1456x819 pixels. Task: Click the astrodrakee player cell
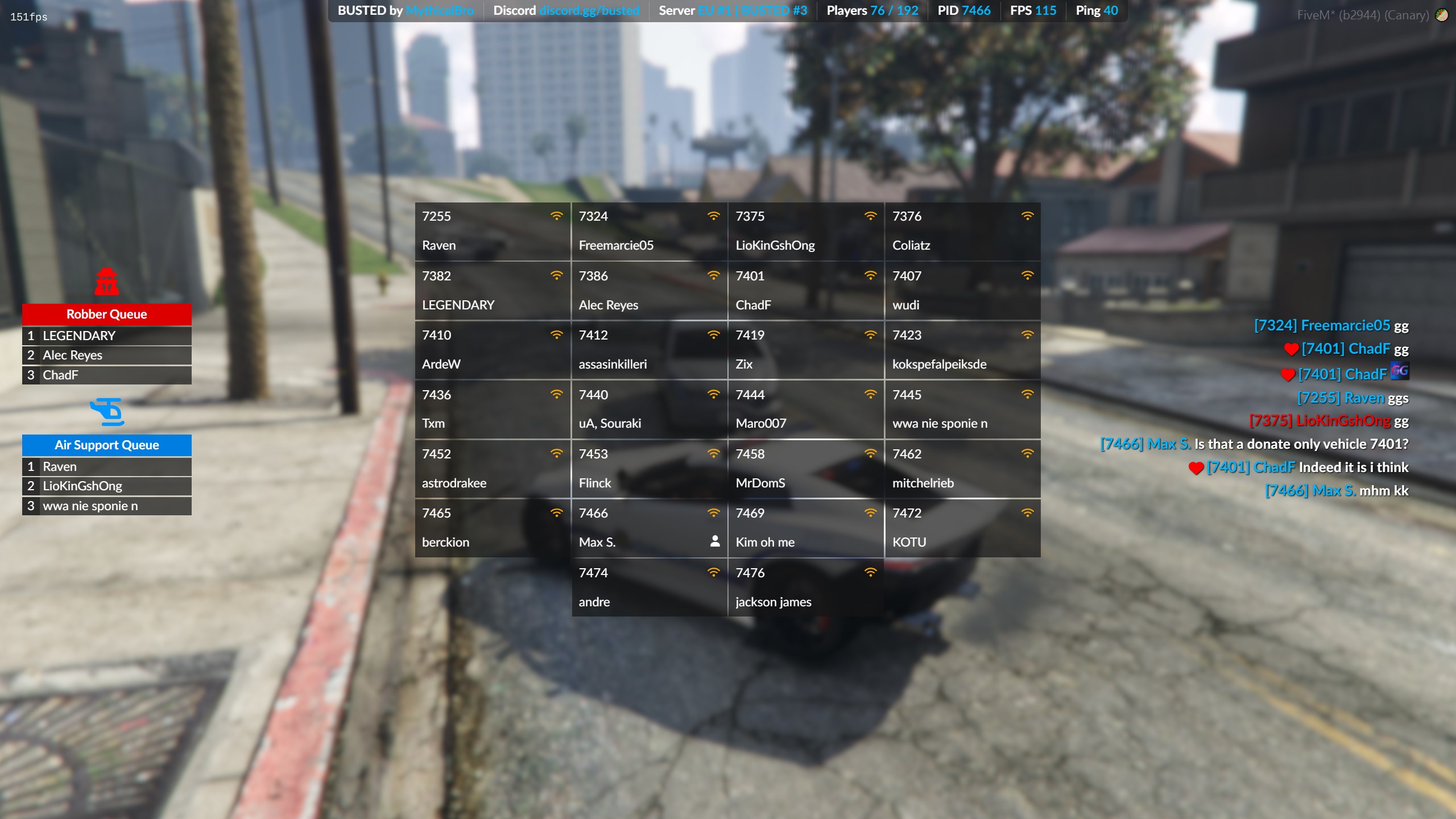[493, 469]
